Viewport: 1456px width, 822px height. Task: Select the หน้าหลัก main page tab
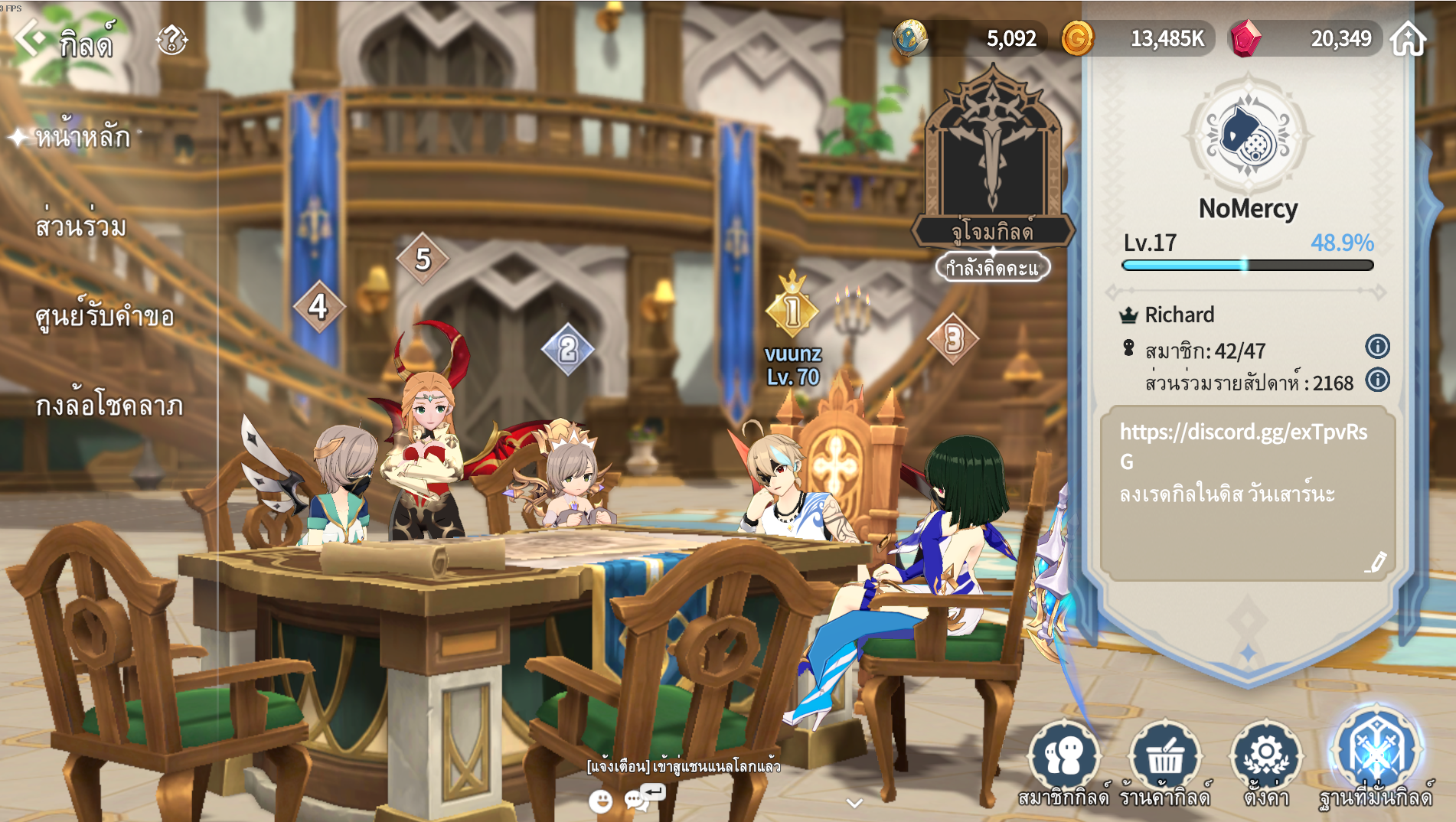click(x=82, y=137)
